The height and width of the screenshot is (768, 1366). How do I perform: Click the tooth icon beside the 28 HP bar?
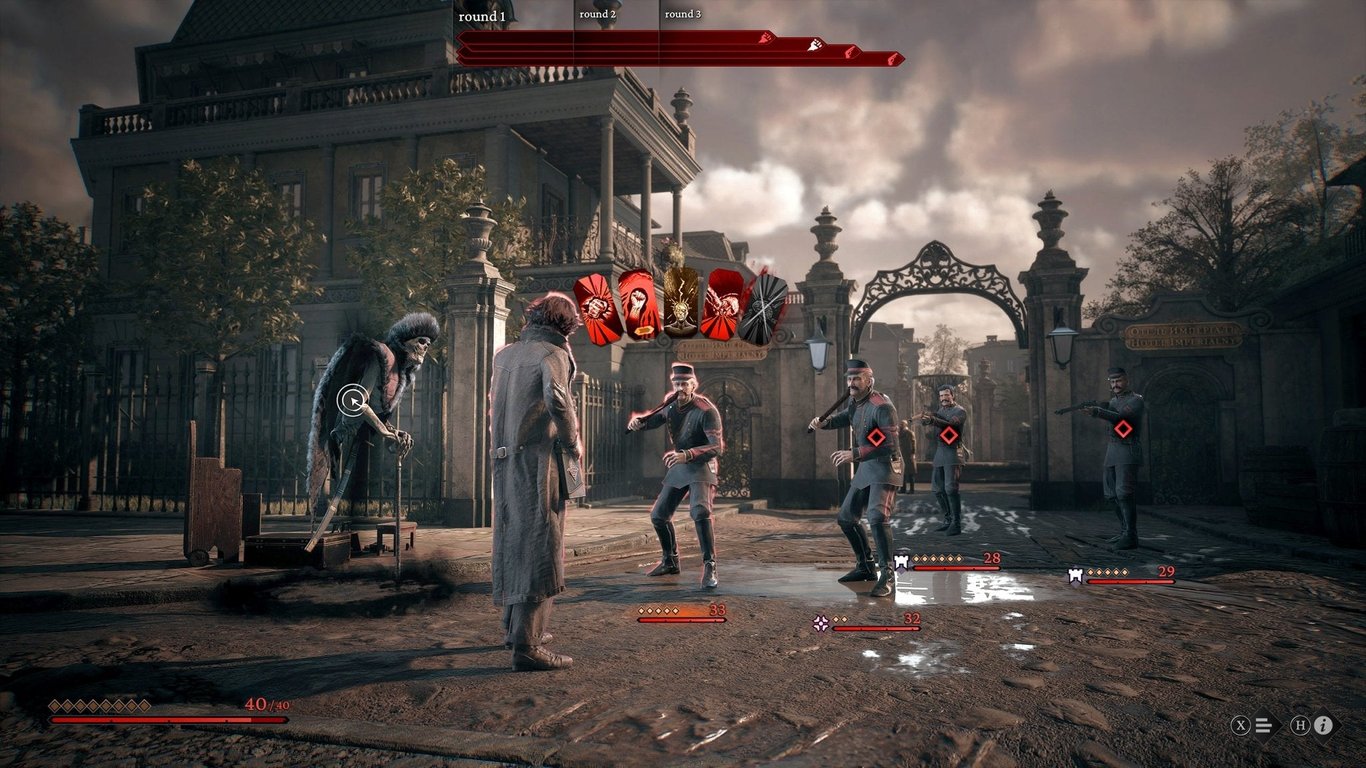(900, 561)
